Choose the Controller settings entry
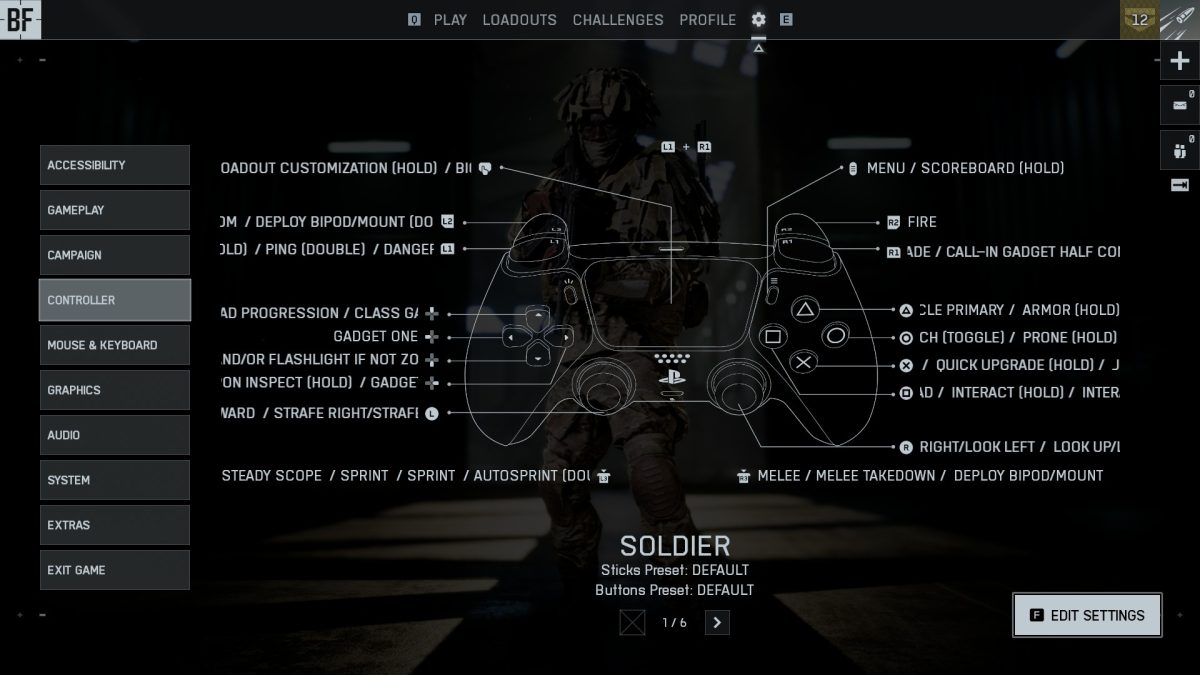The width and height of the screenshot is (1200, 675). [114, 300]
